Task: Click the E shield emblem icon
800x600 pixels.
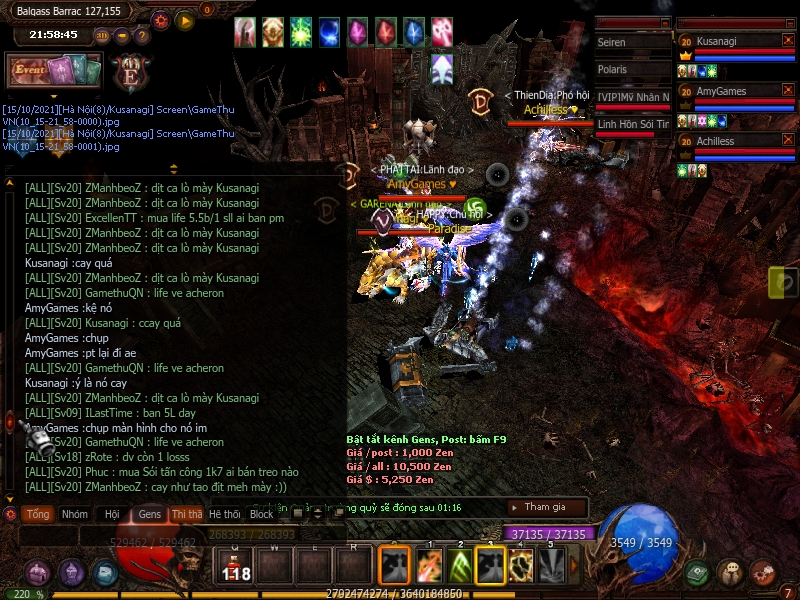Action: click(x=131, y=73)
